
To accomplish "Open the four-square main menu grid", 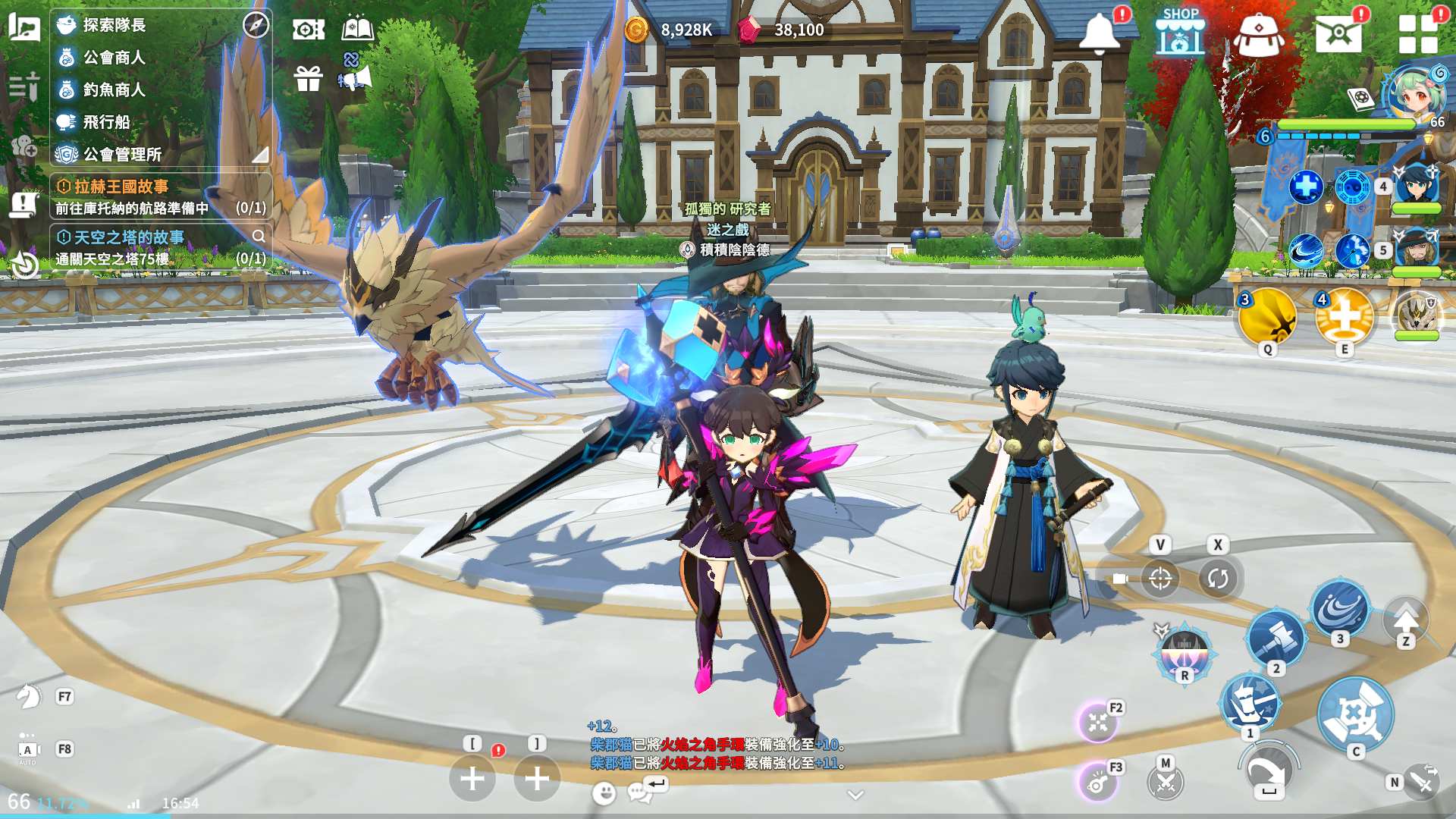I will tap(1418, 34).
